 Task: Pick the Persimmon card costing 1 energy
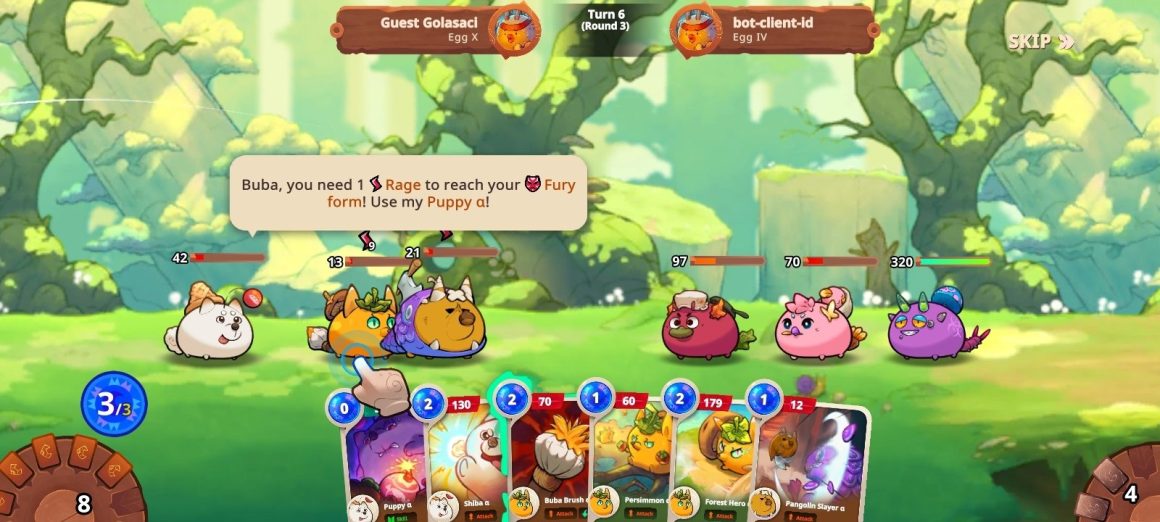coord(630,460)
